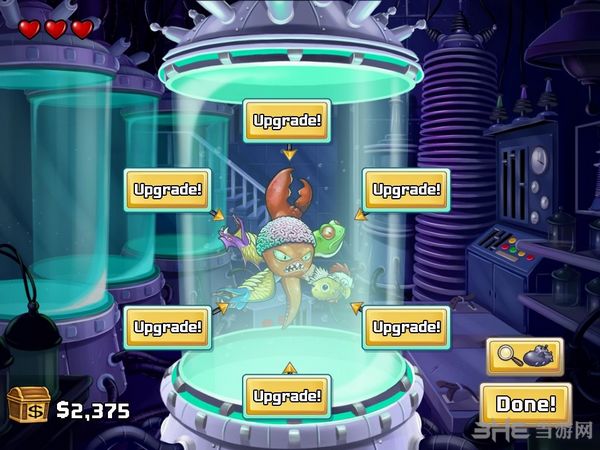600x450 pixels.
Task: Upgrade the yellow one-eyed fish part
Action: tap(403, 326)
